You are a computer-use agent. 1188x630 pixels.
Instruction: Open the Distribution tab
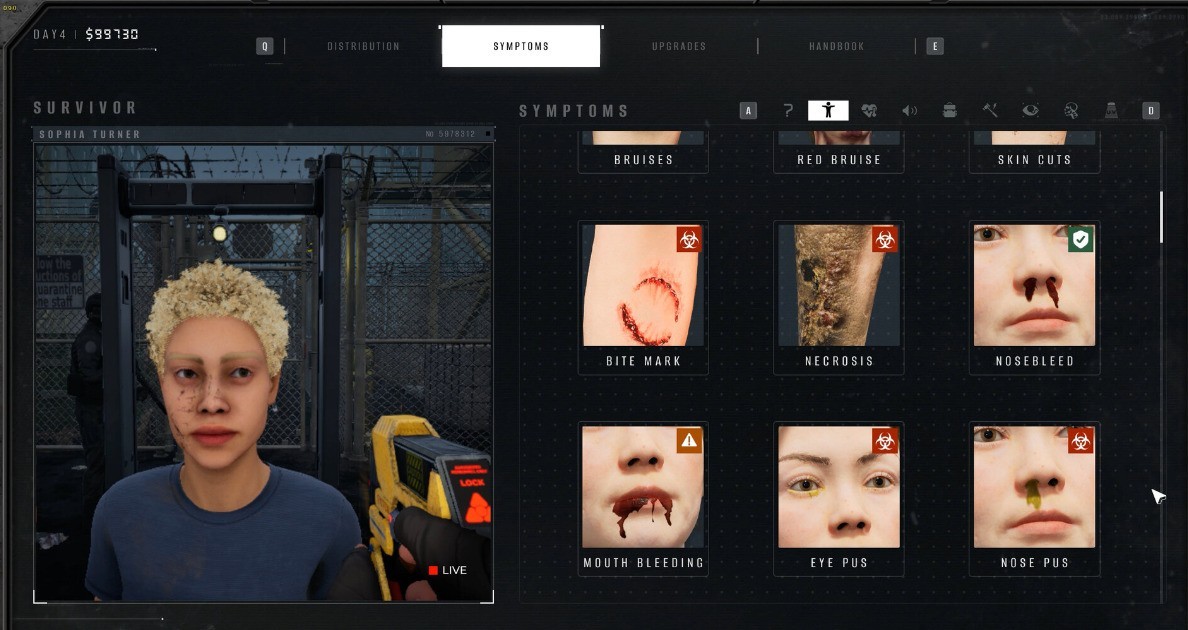point(363,46)
